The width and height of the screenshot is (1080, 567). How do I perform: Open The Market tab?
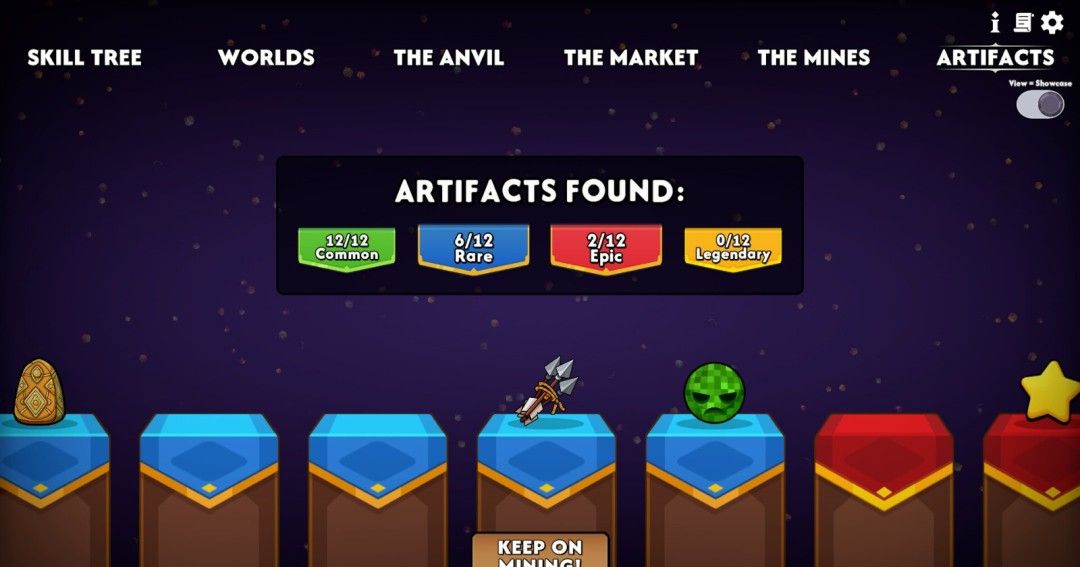pos(631,58)
